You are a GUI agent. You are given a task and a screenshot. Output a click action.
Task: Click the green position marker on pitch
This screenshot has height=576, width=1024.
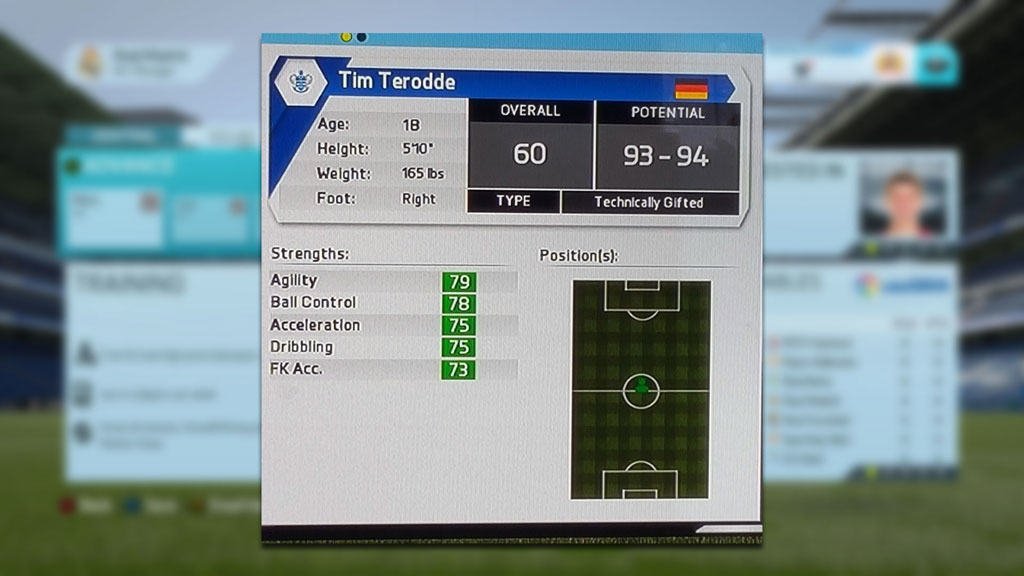641,388
